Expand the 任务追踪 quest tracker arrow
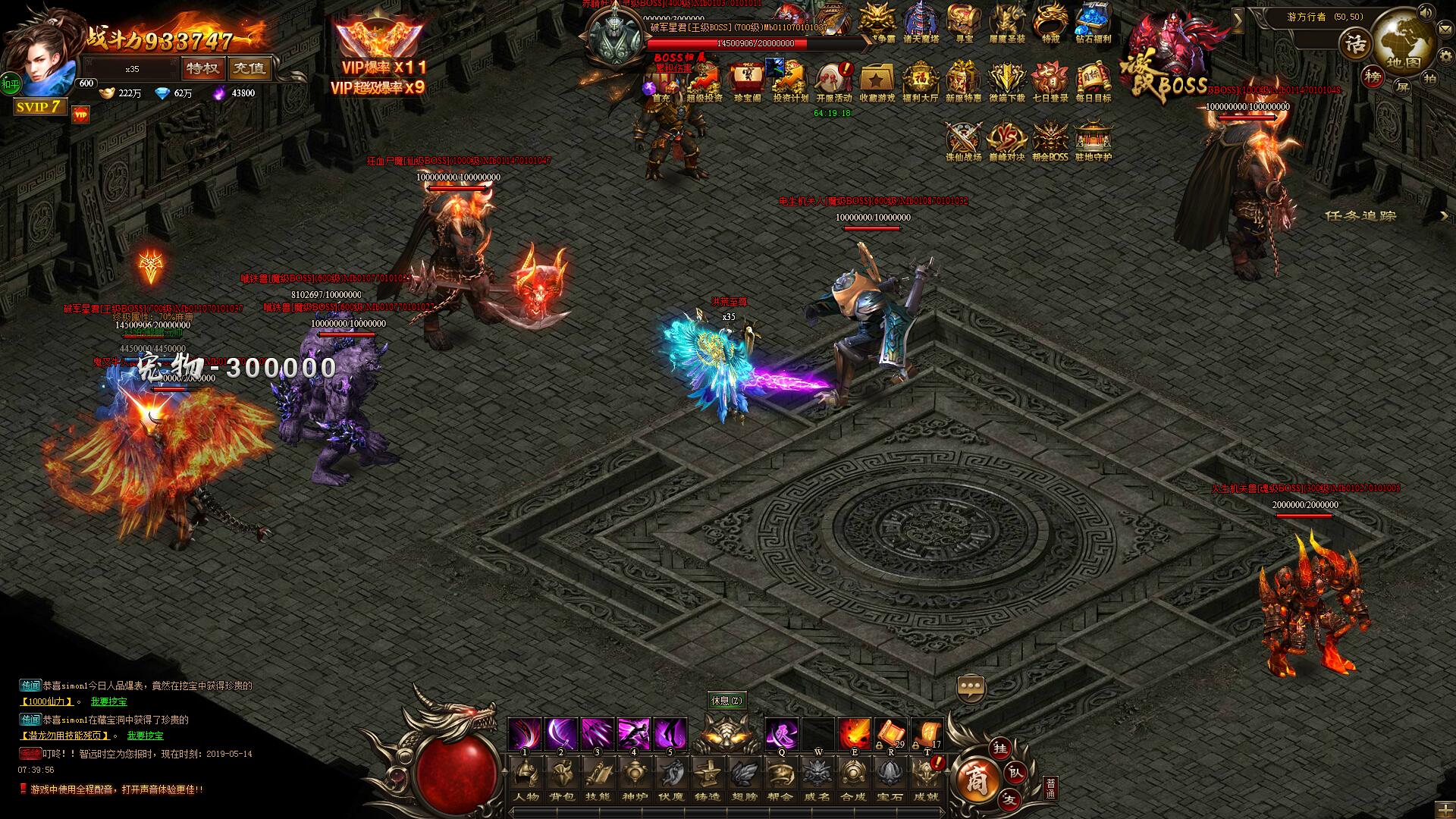Image resolution: width=1456 pixels, height=819 pixels. [1444, 216]
